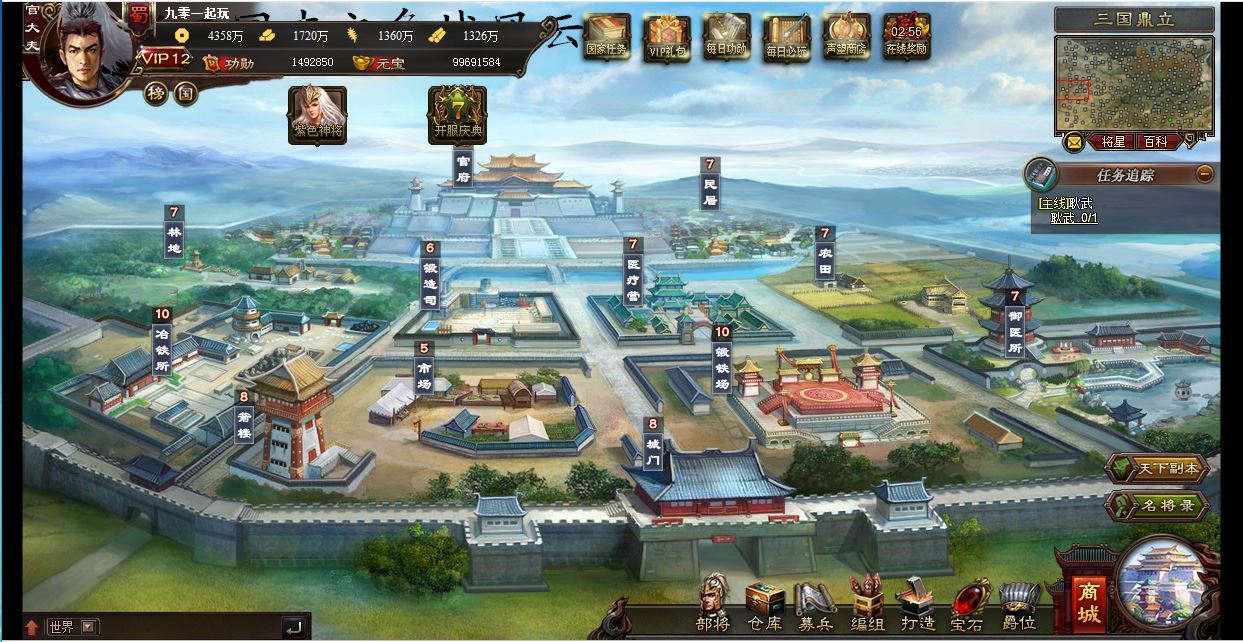
Task: Open the 开服庆典 server celebration event
Action: (x=457, y=114)
